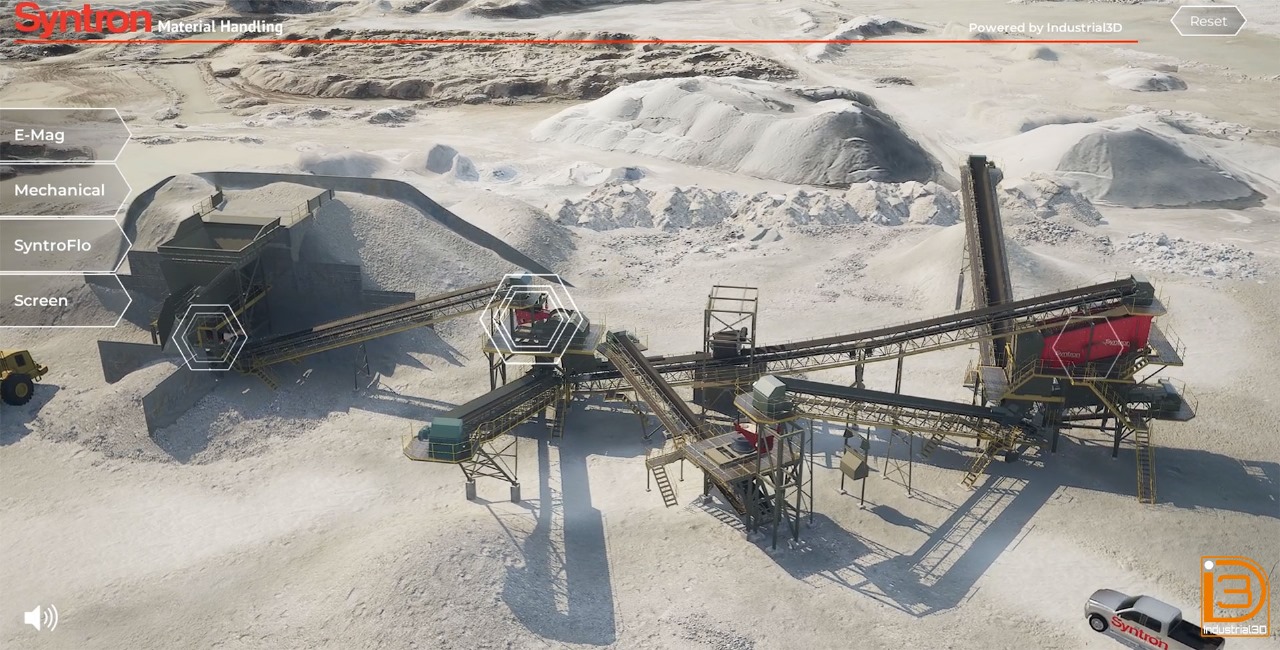Viewport: 1280px width, 650px height.
Task: Select the hexagon hotspot under the hopper
Action: [210, 337]
